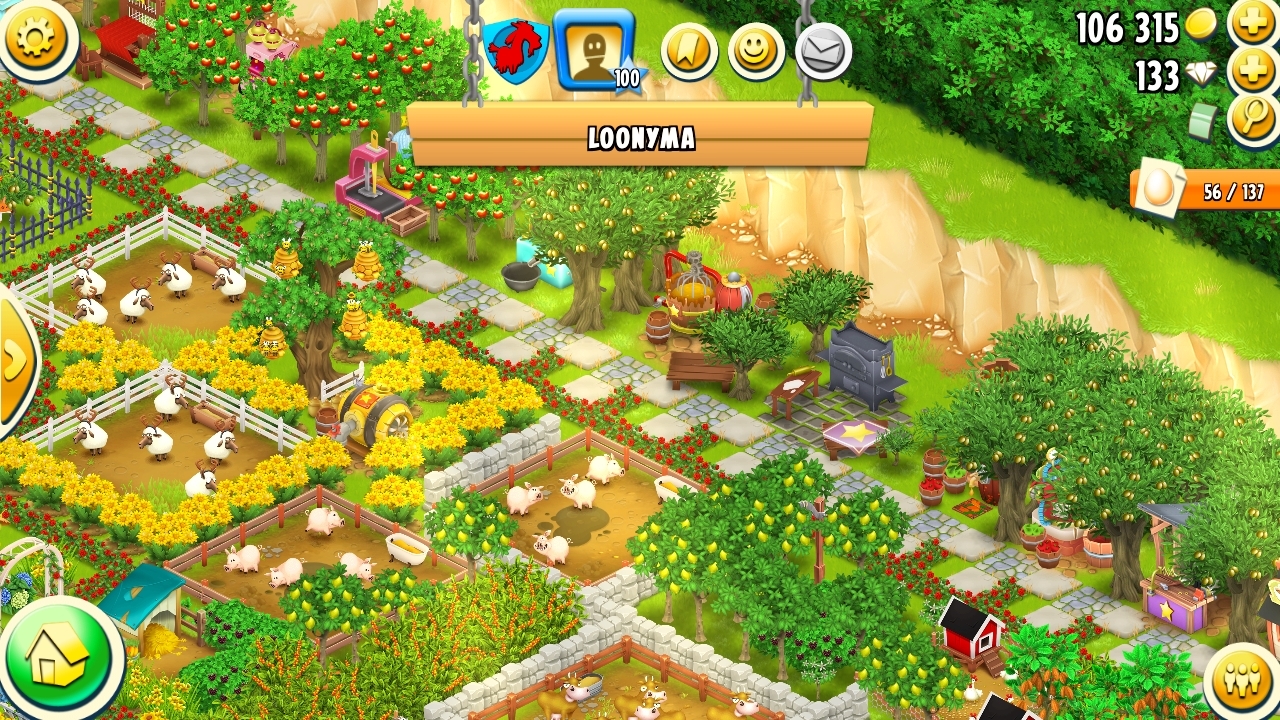1280x720 pixels.
Task: Open the egg event tracker
Action: 1205,190
